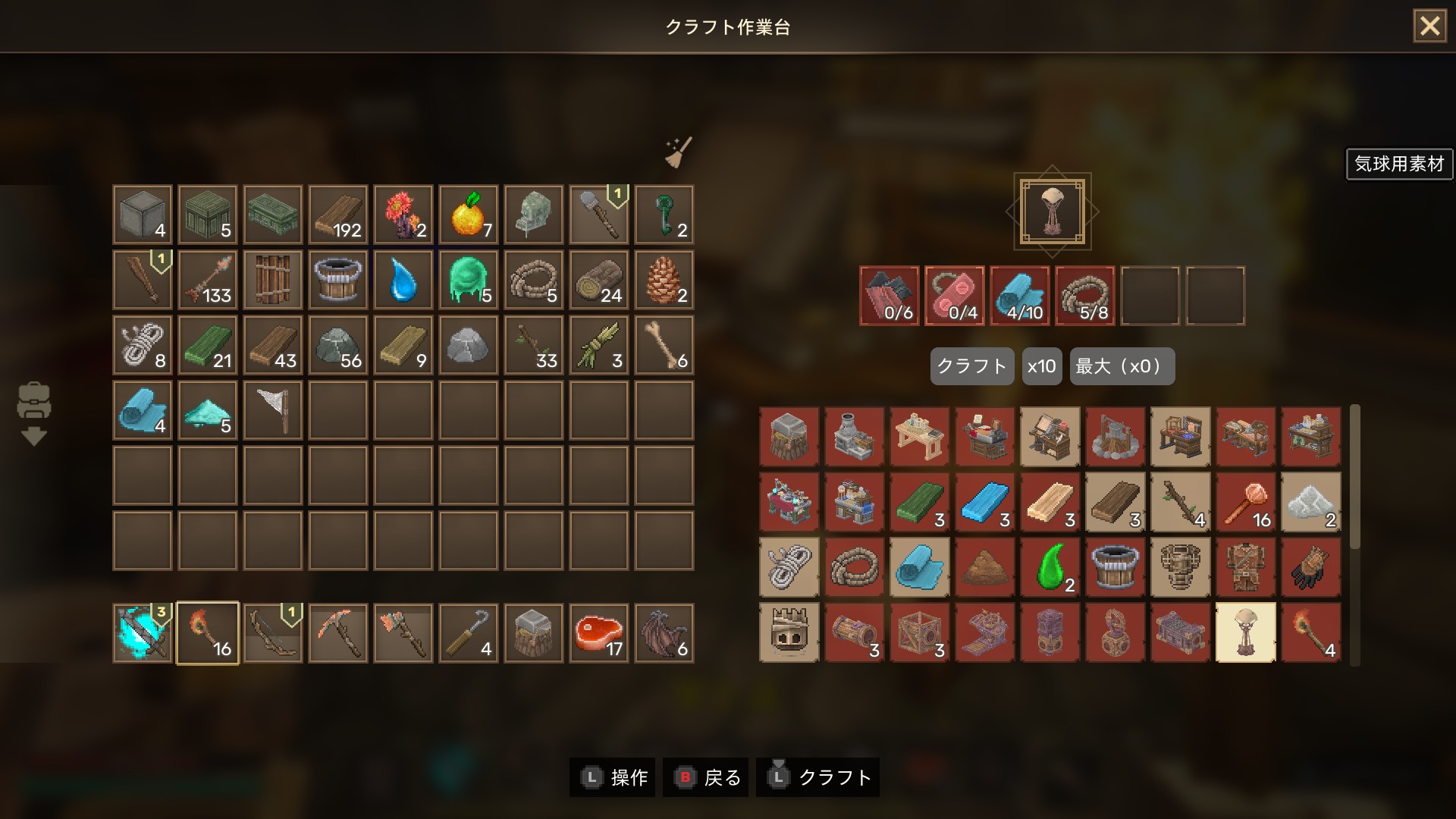Select the blue water droplet item
1456x819 pixels.
pyautogui.click(x=403, y=281)
